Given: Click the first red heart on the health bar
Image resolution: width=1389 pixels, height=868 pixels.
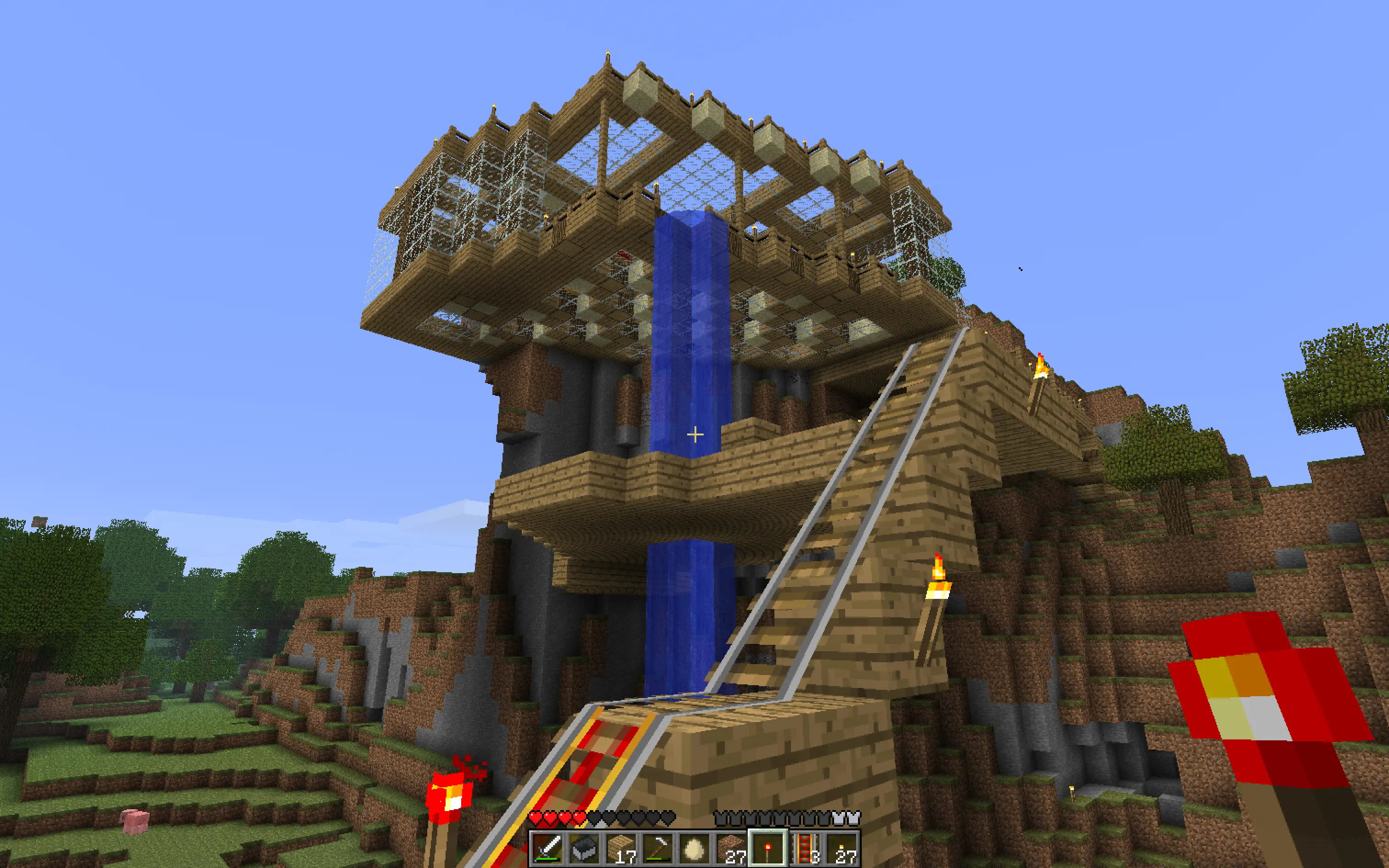Looking at the screenshot, I should click(x=536, y=817).
